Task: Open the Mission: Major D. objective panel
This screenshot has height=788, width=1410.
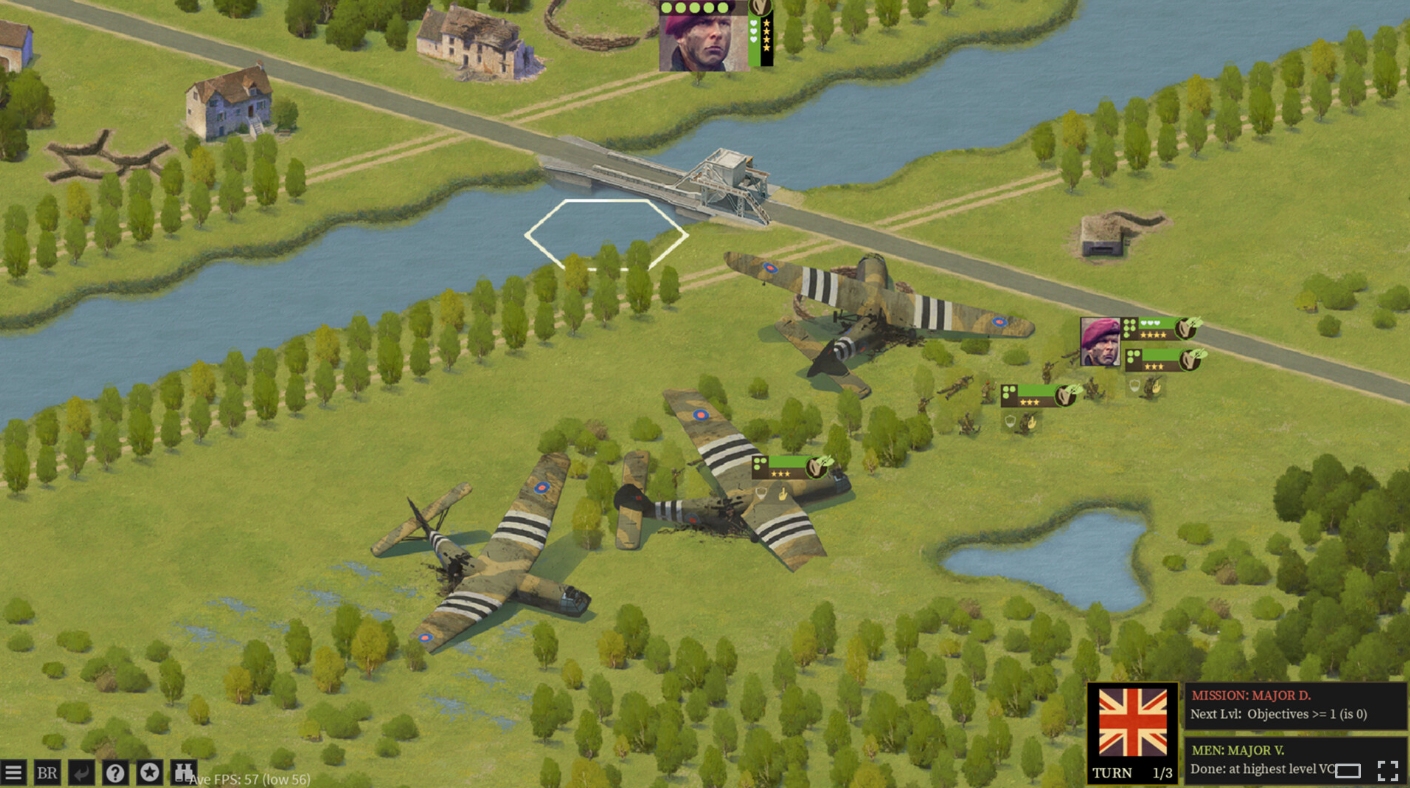Action: coord(1296,705)
